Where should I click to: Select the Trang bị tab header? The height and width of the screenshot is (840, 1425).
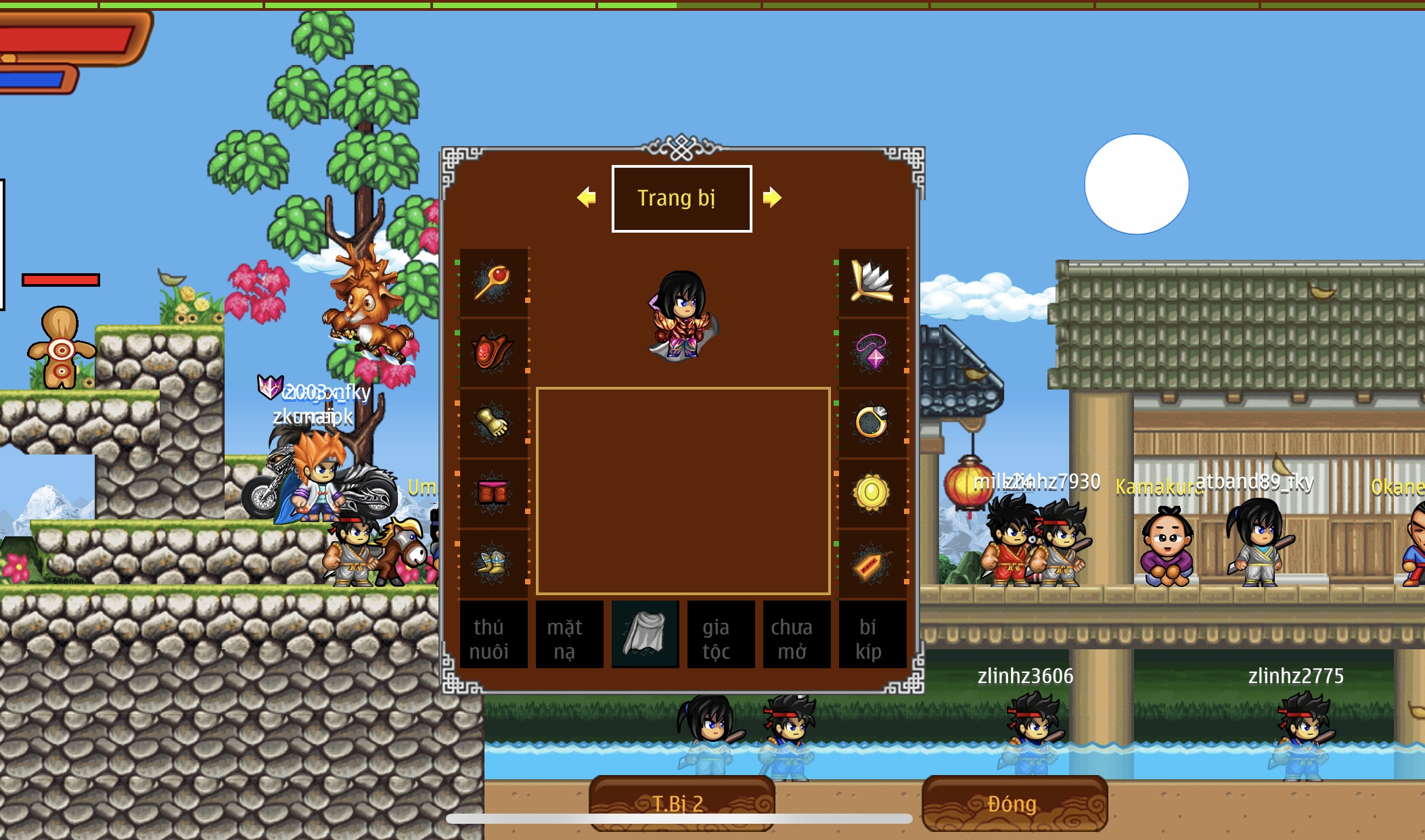681,199
